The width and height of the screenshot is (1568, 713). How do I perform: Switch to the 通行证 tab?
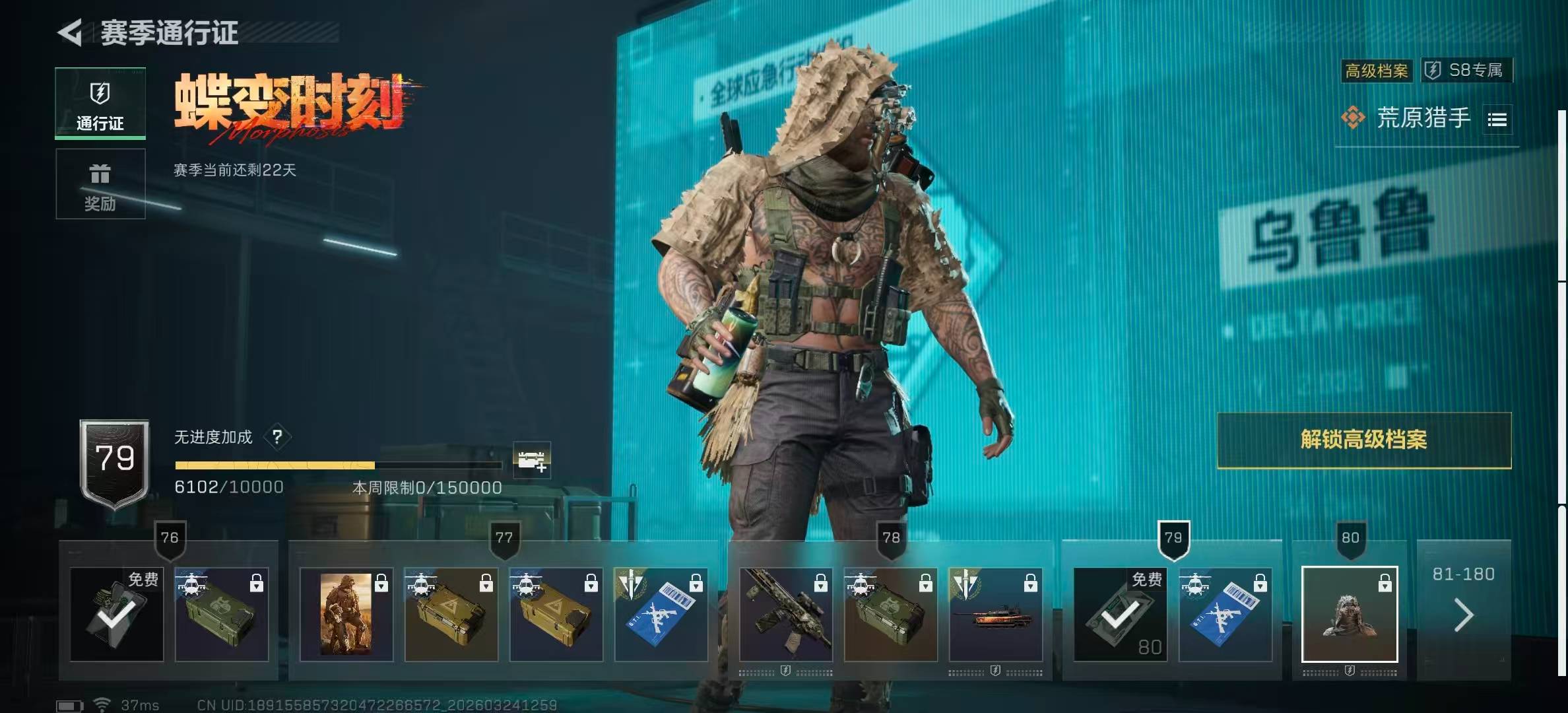tap(100, 104)
